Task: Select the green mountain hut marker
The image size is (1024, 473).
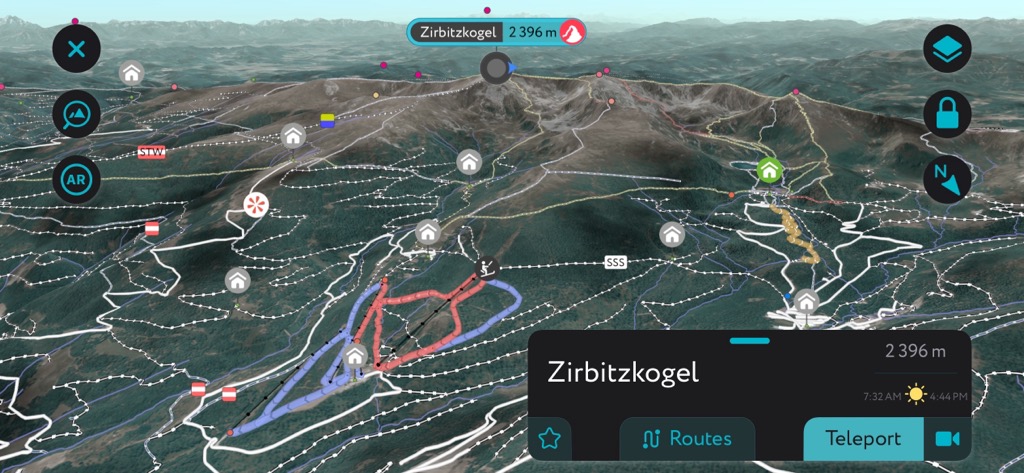Action: (768, 170)
